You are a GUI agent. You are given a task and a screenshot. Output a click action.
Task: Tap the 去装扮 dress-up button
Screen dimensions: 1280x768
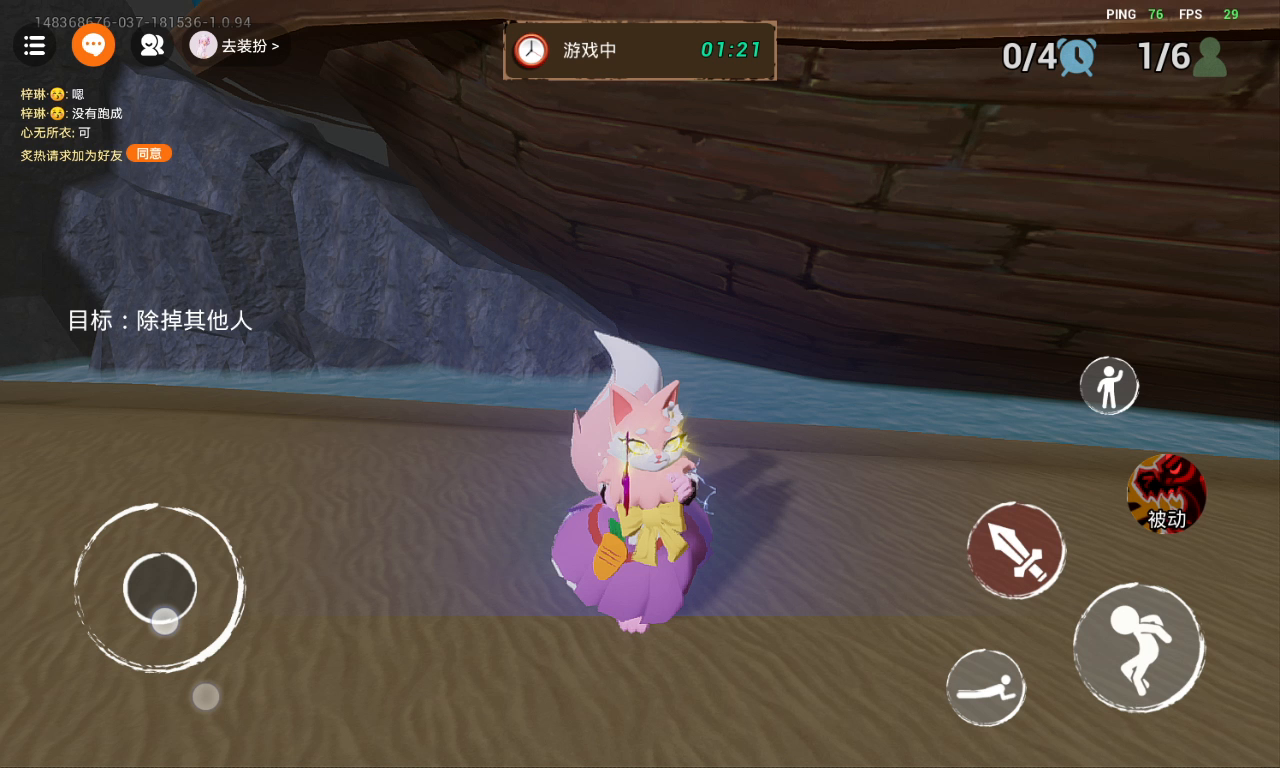pyautogui.click(x=237, y=45)
